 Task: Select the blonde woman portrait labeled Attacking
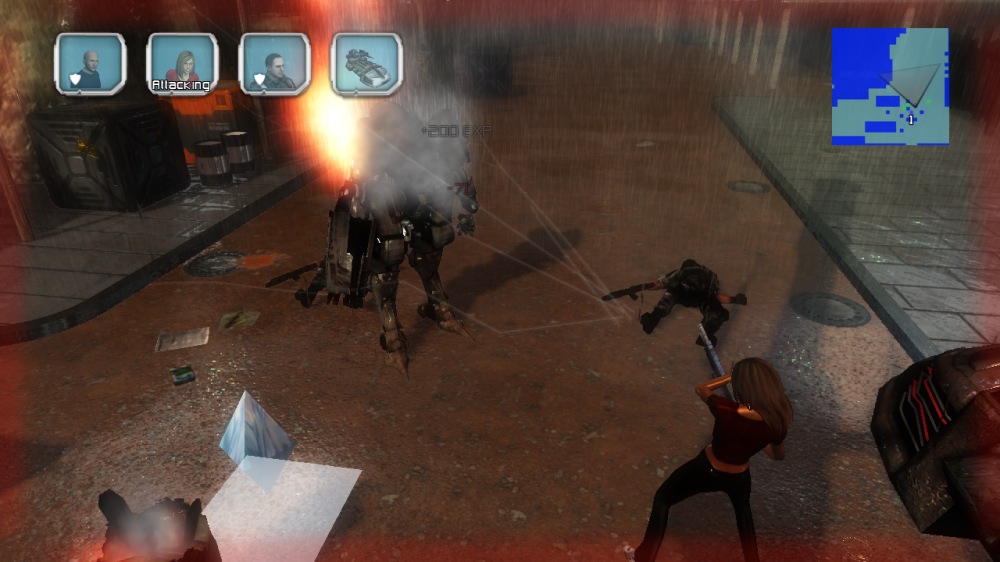pyautogui.click(x=182, y=64)
